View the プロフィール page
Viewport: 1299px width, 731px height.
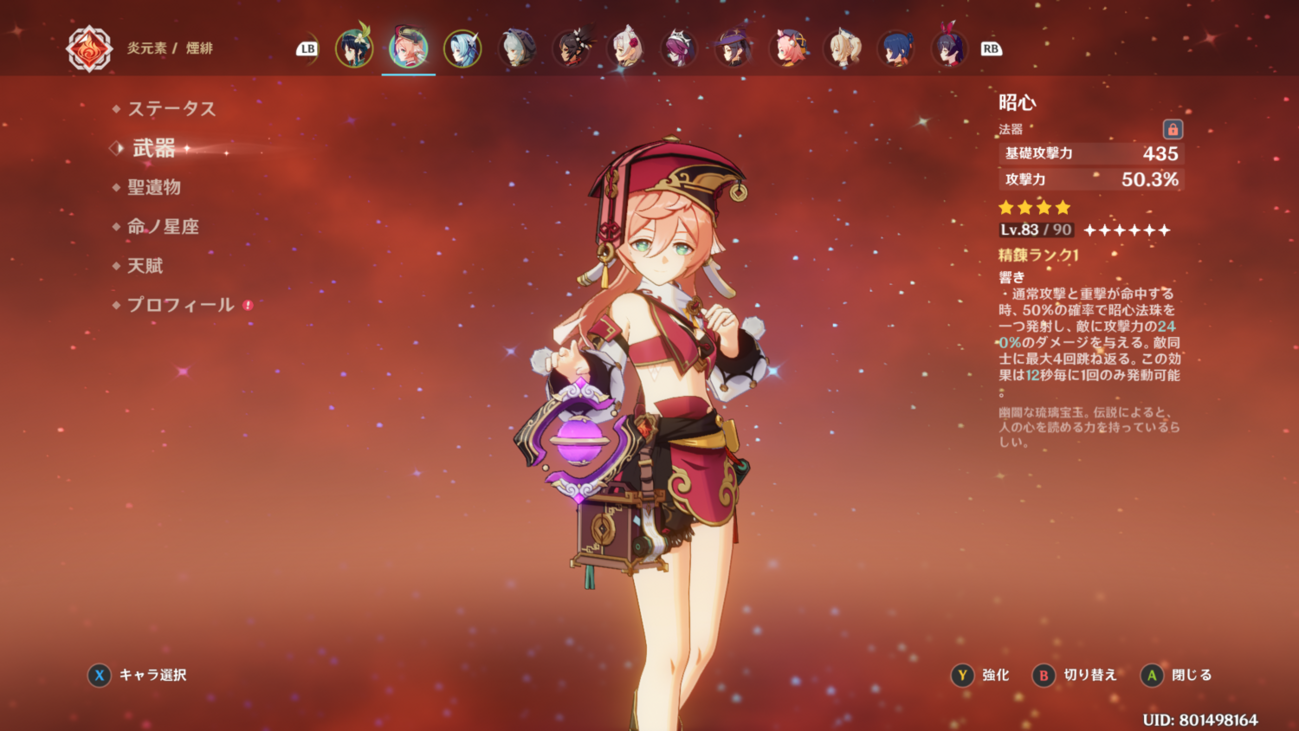180,304
